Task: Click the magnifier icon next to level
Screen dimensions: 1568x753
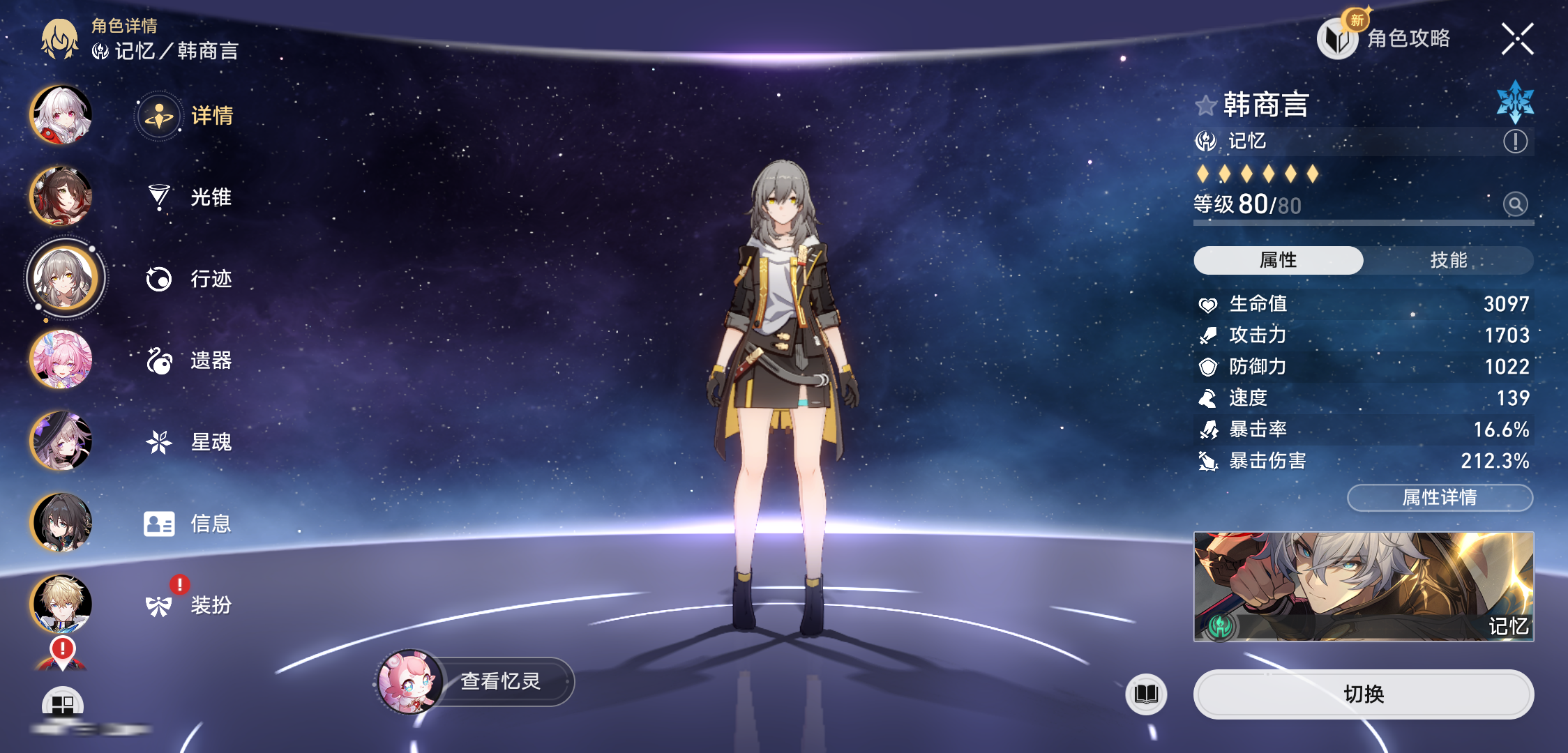Action: click(1515, 204)
